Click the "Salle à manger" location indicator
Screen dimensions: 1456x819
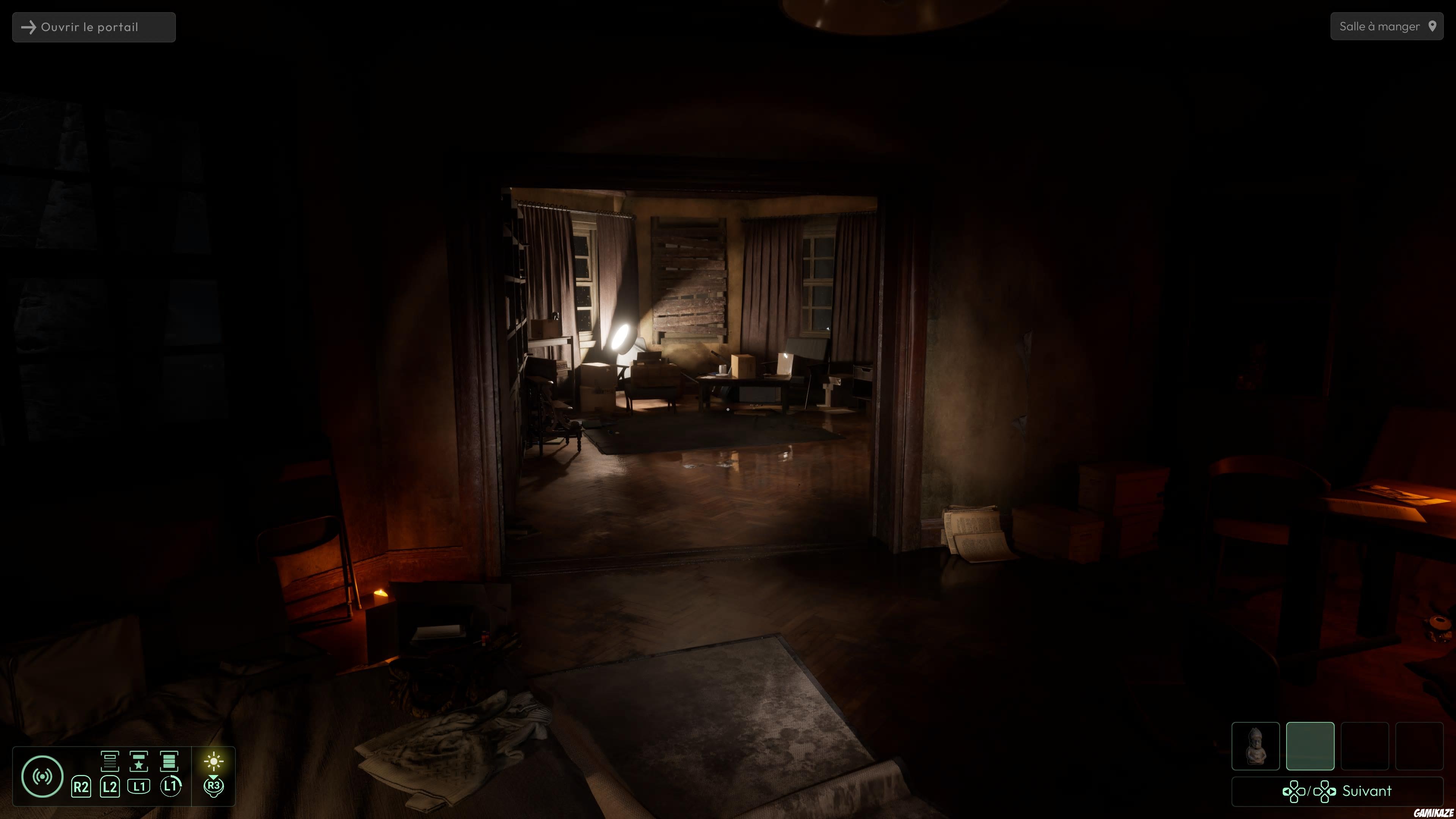1387,27
